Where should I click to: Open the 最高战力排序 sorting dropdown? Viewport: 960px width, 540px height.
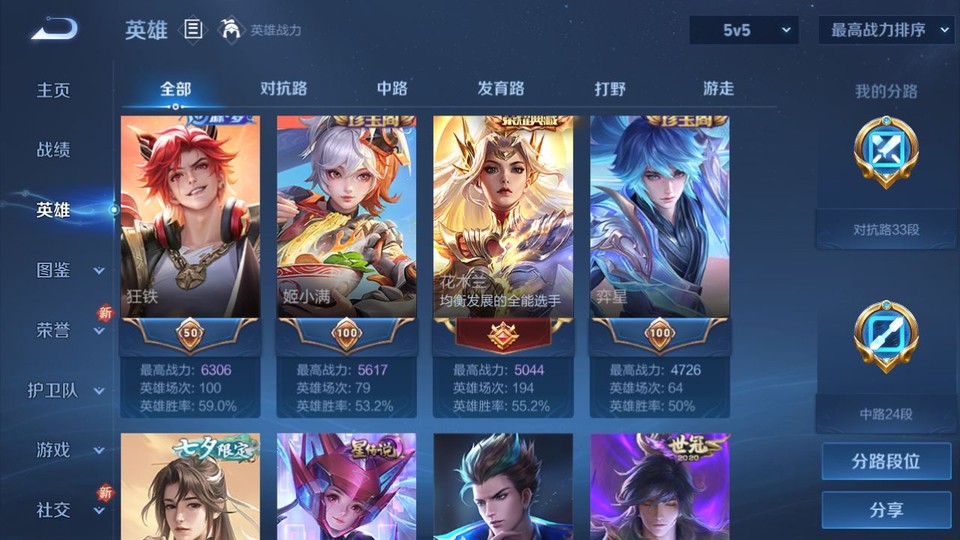[x=886, y=30]
